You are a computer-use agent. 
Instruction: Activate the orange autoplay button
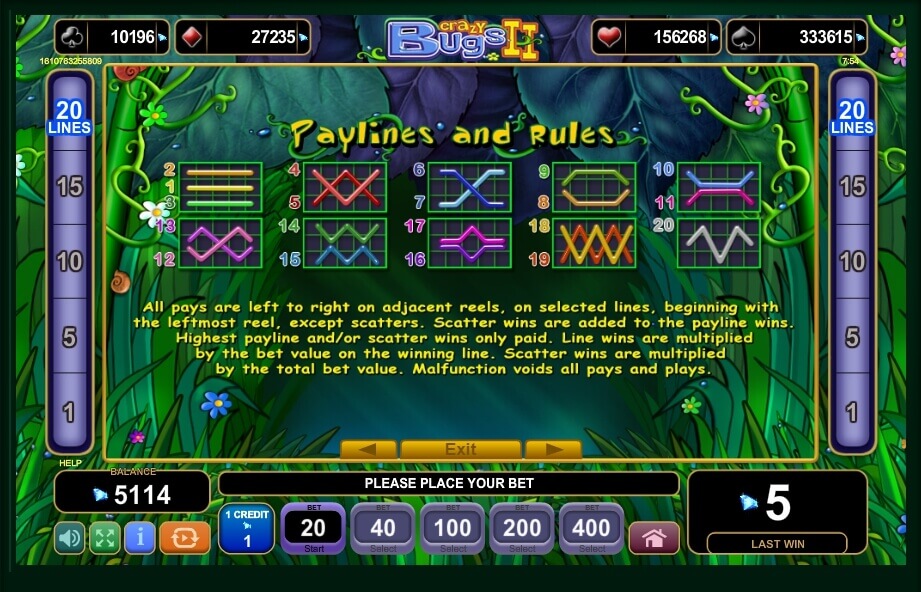click(184, 538)
